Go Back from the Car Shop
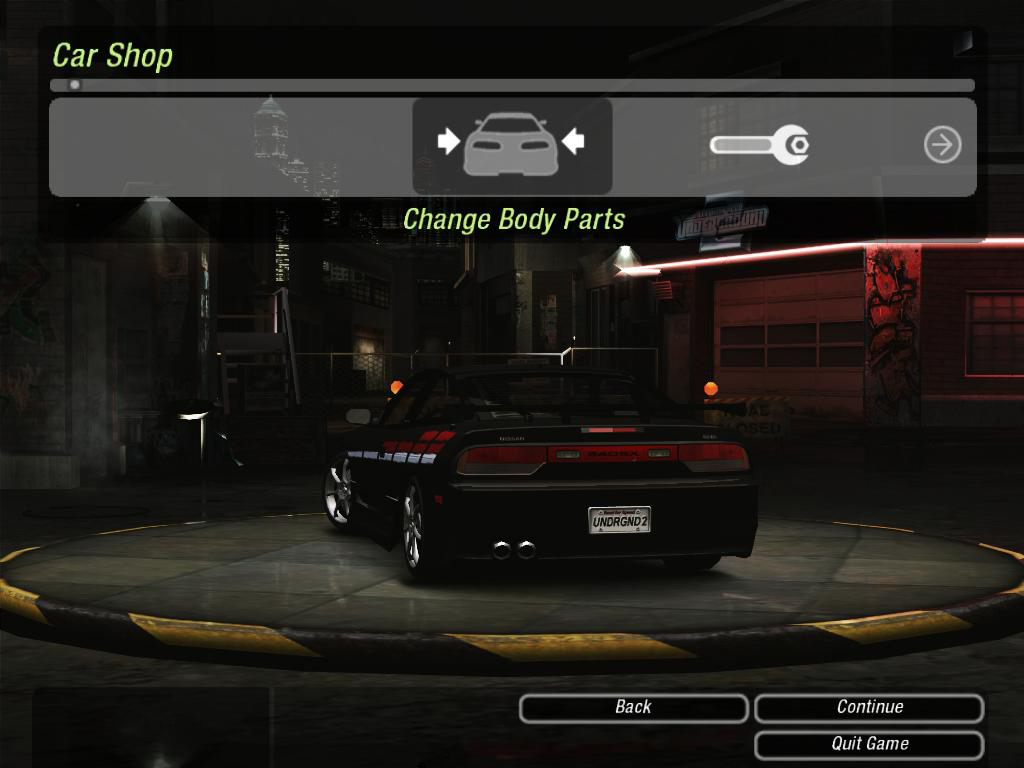This screenshot has height=768, width=1024. [x=633, y=708]
